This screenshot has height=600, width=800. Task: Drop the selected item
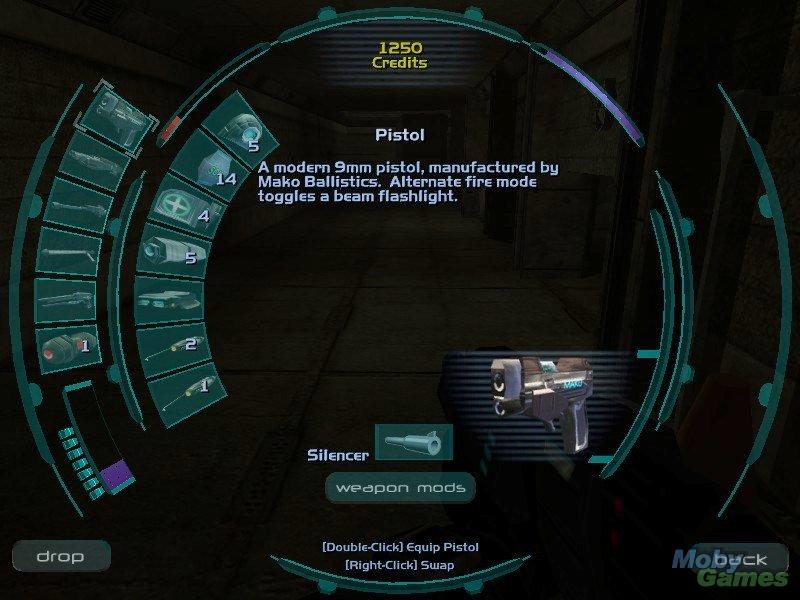point(60,556)
